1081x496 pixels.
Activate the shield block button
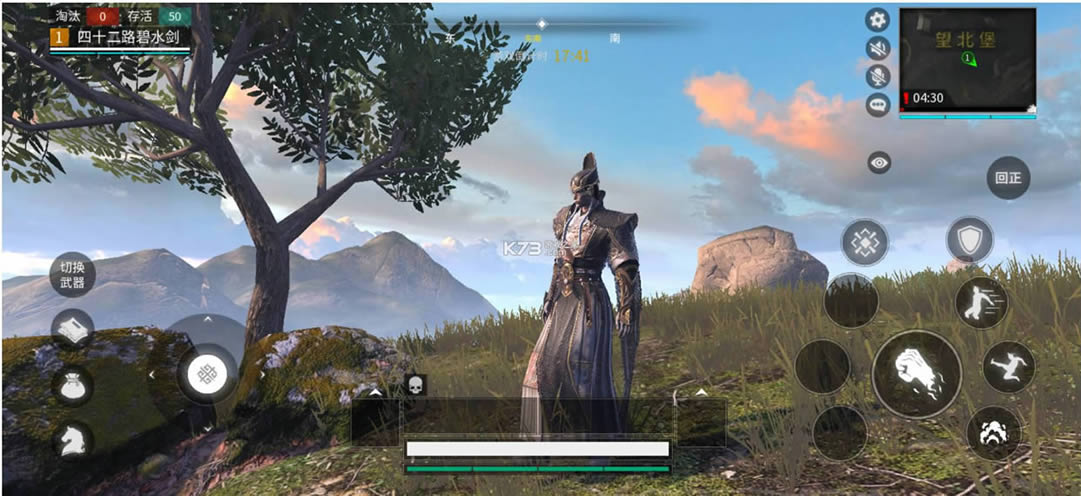click(x=969, y=241)
